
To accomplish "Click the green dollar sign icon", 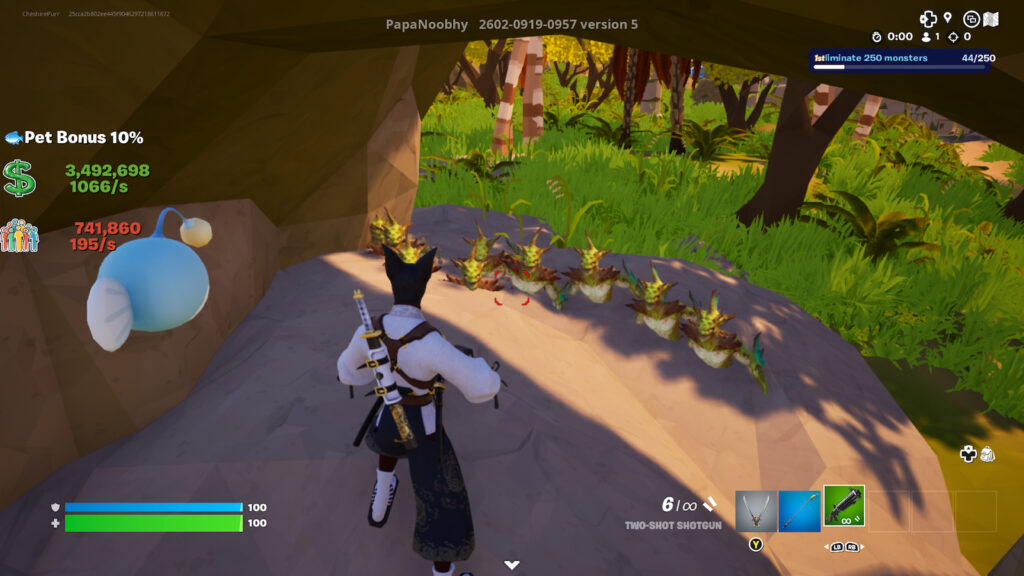I will coord(19,178).
